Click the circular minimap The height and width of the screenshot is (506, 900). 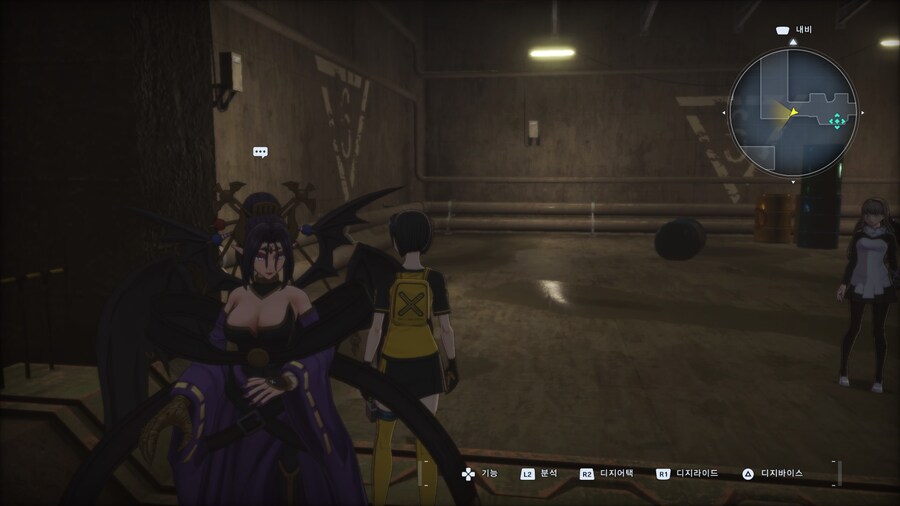[792, 112]
